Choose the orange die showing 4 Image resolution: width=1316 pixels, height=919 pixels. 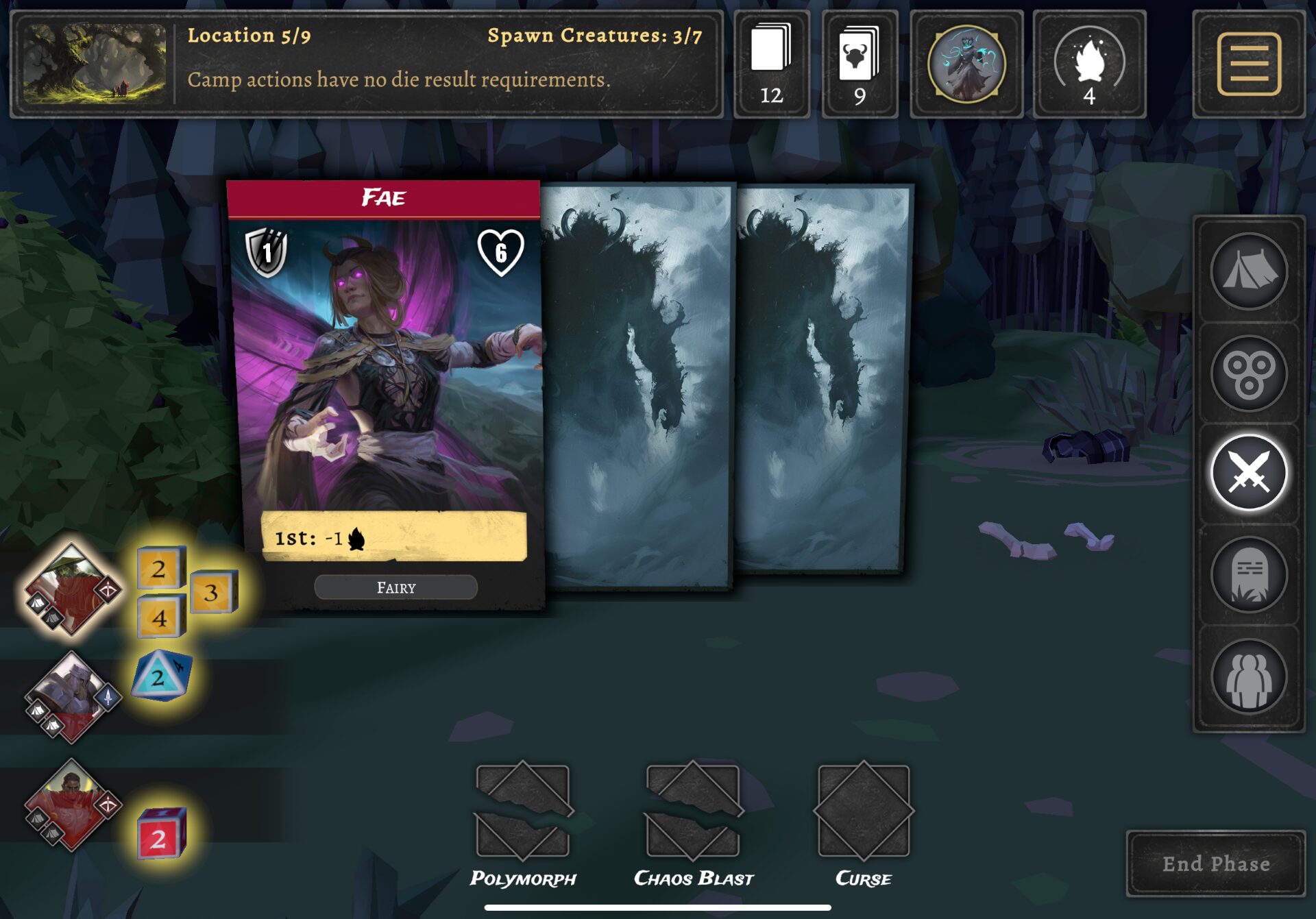click(x=161, y=617)
